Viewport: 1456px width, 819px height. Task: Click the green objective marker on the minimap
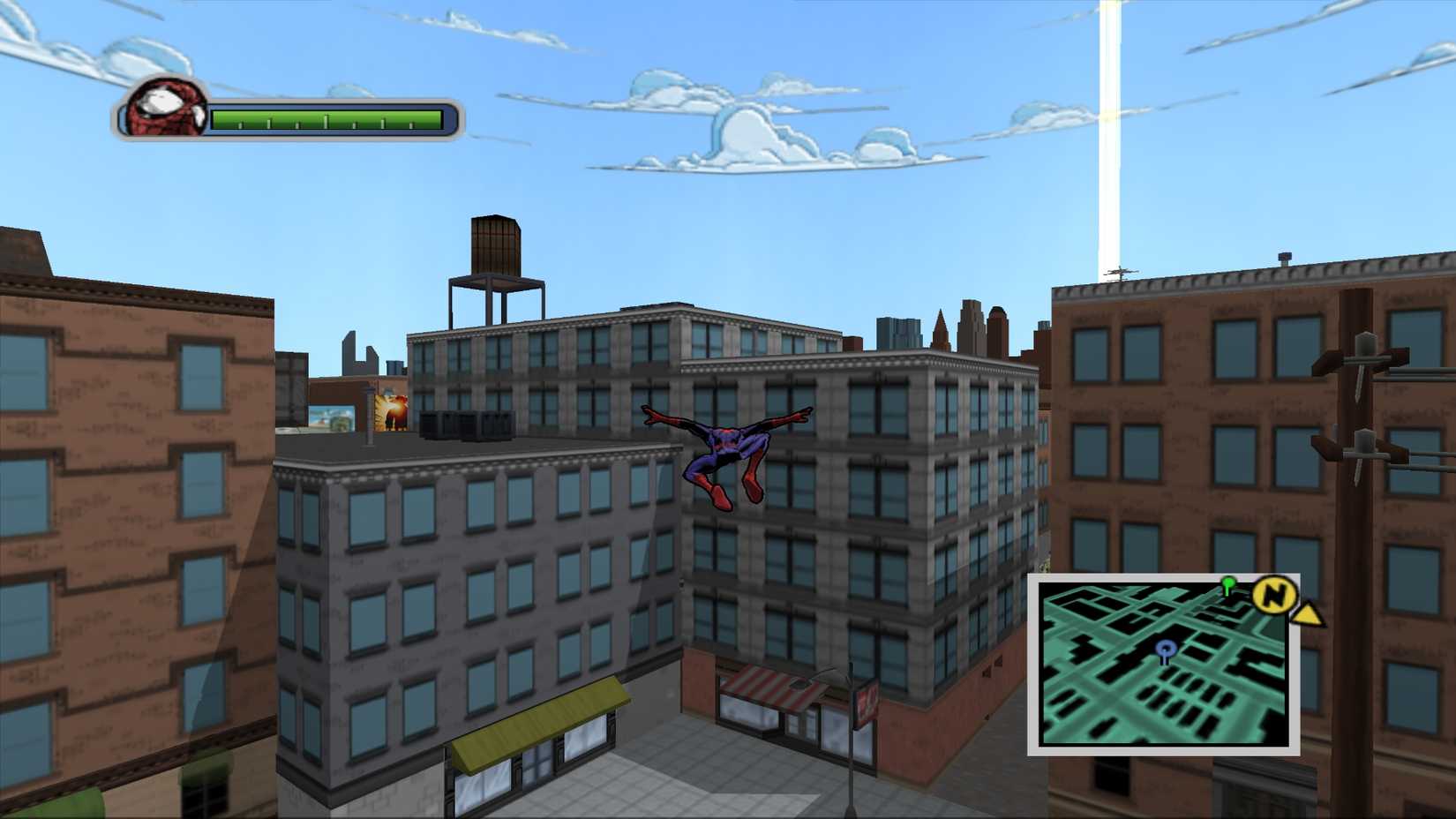1229,583
